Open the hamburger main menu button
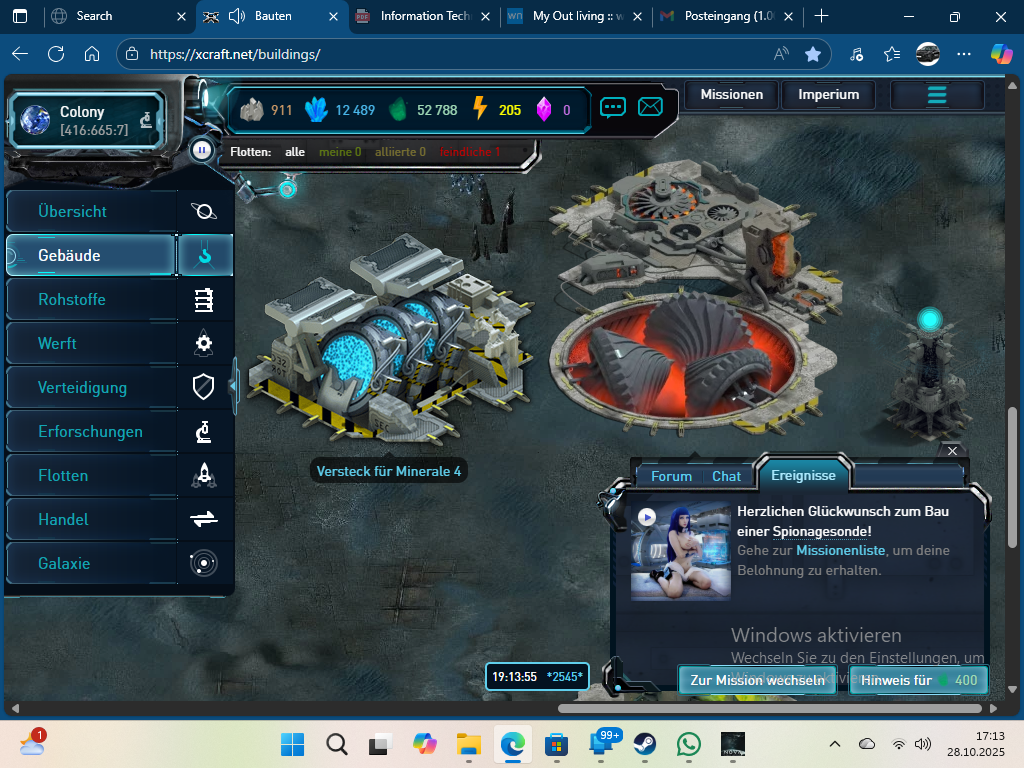Screen dimensions: 1024x768 pos(937,95)
